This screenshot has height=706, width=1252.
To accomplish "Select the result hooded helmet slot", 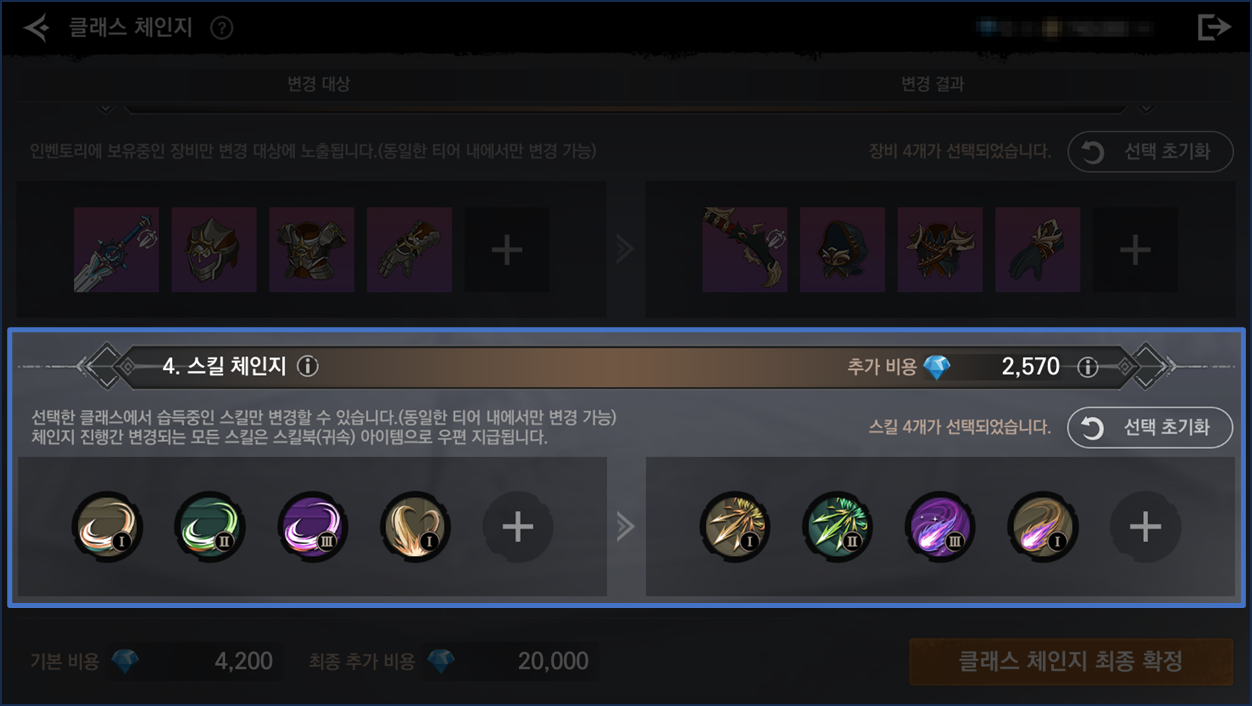I will point(842,250).
